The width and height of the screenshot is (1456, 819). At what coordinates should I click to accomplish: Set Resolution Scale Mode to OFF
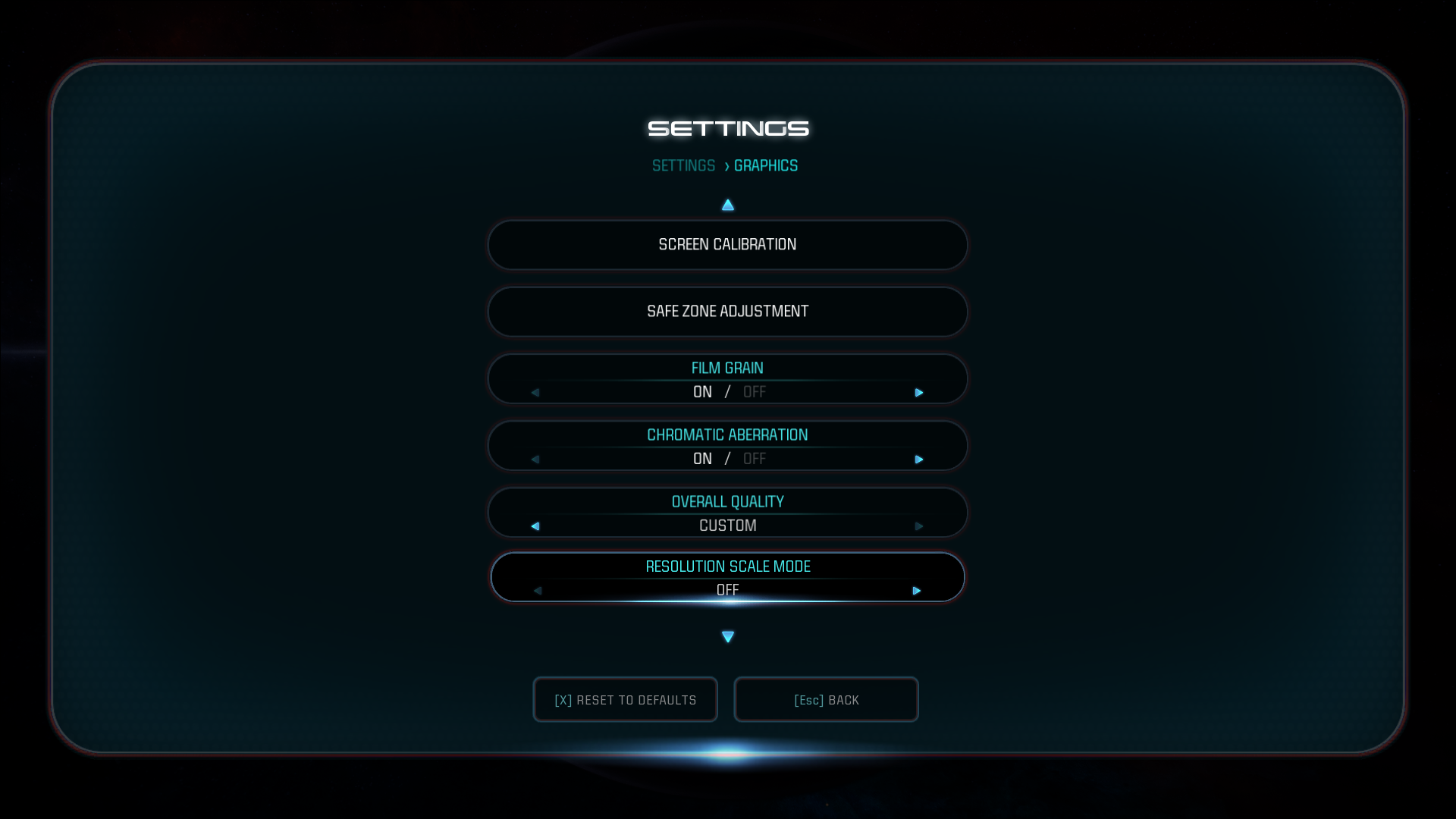point(727,589)
